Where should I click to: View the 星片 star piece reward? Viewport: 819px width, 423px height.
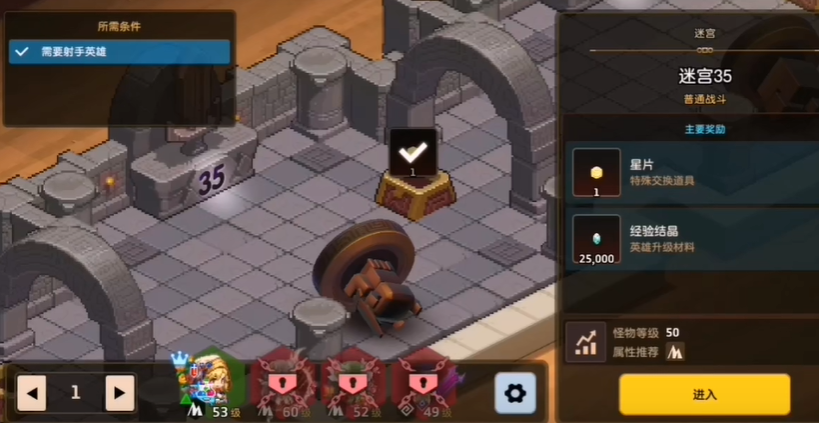pos(597,172)
